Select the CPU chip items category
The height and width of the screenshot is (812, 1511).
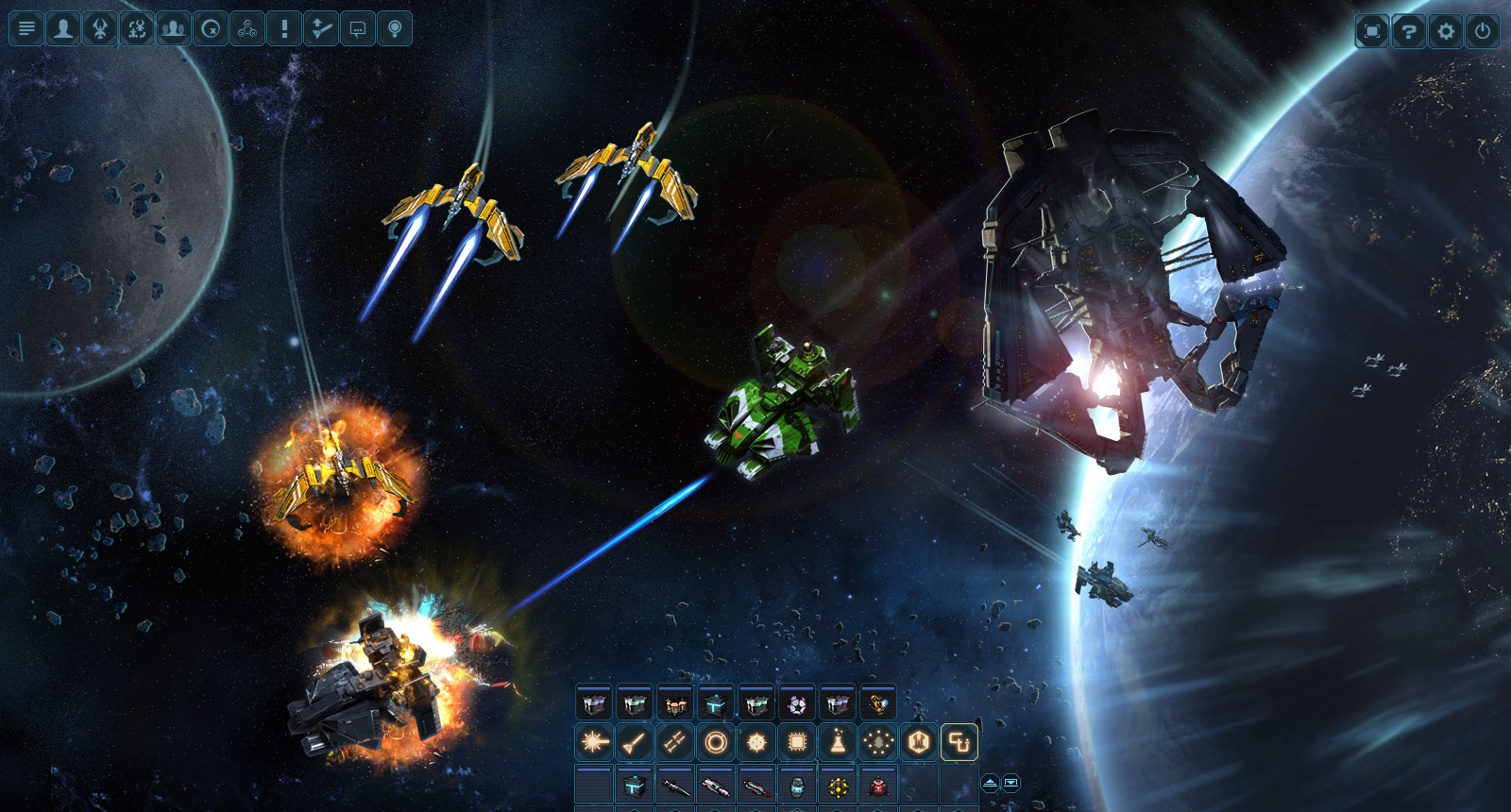798,742
